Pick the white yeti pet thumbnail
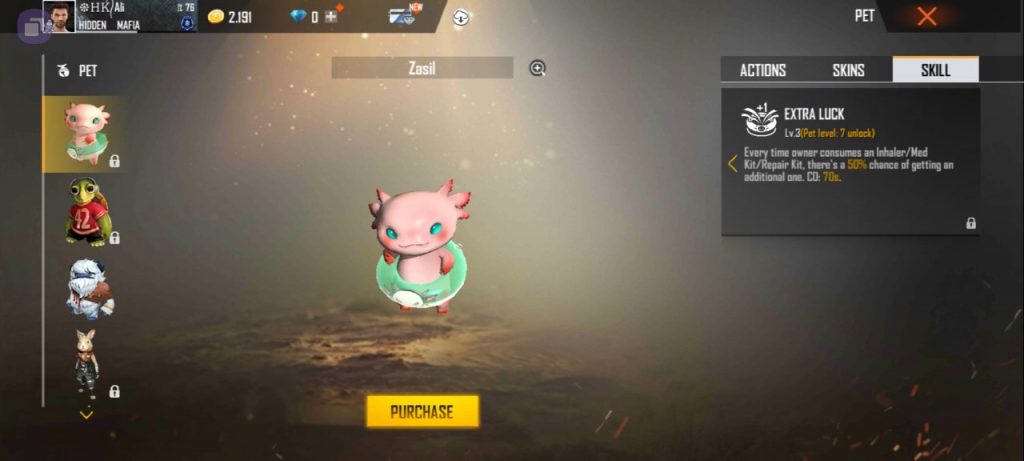Screen dimensions: 1024x461 coord(88,288)
